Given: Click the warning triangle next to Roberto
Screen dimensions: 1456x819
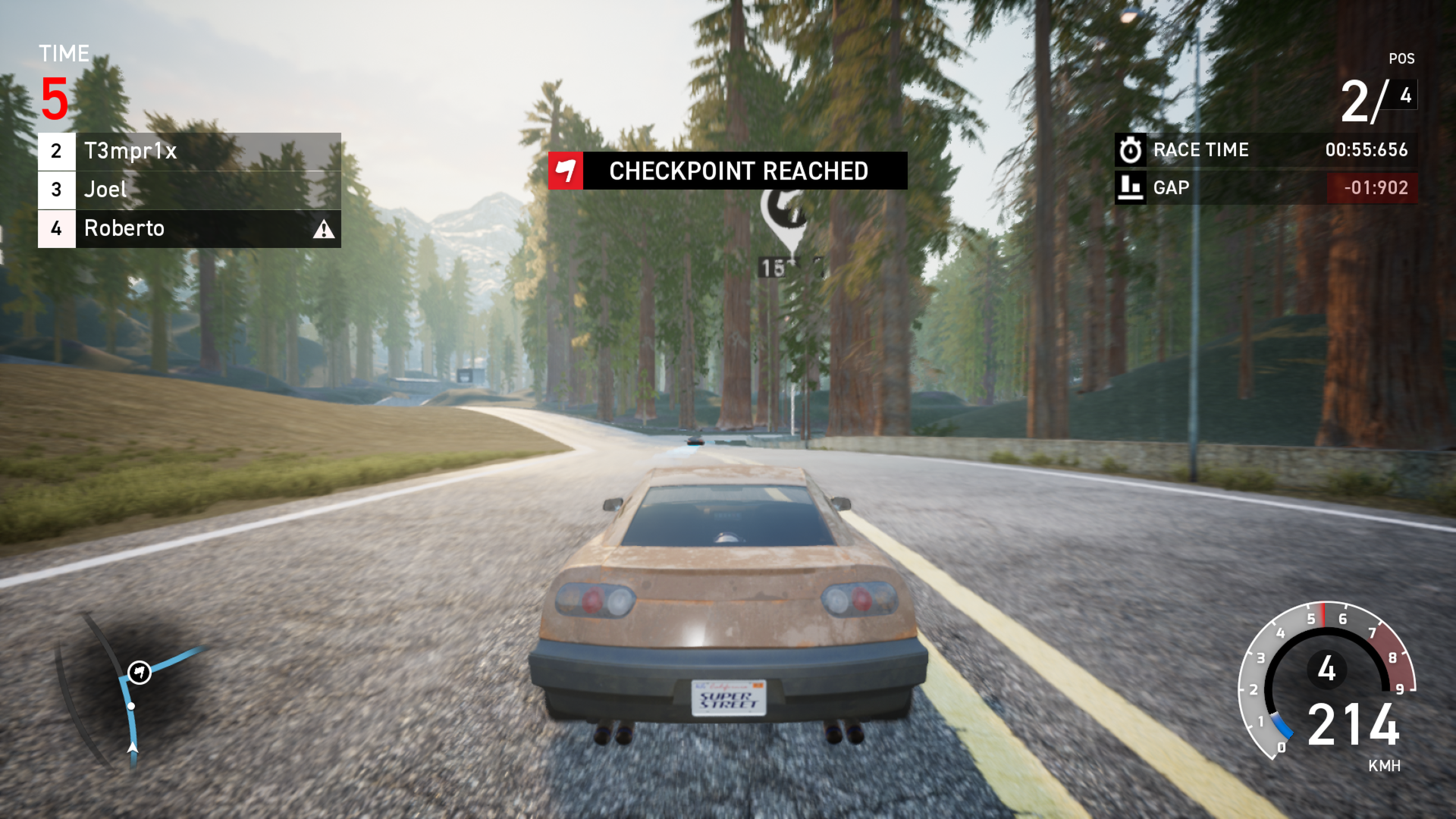Looking at the screenshot, I should coord(325,228).
